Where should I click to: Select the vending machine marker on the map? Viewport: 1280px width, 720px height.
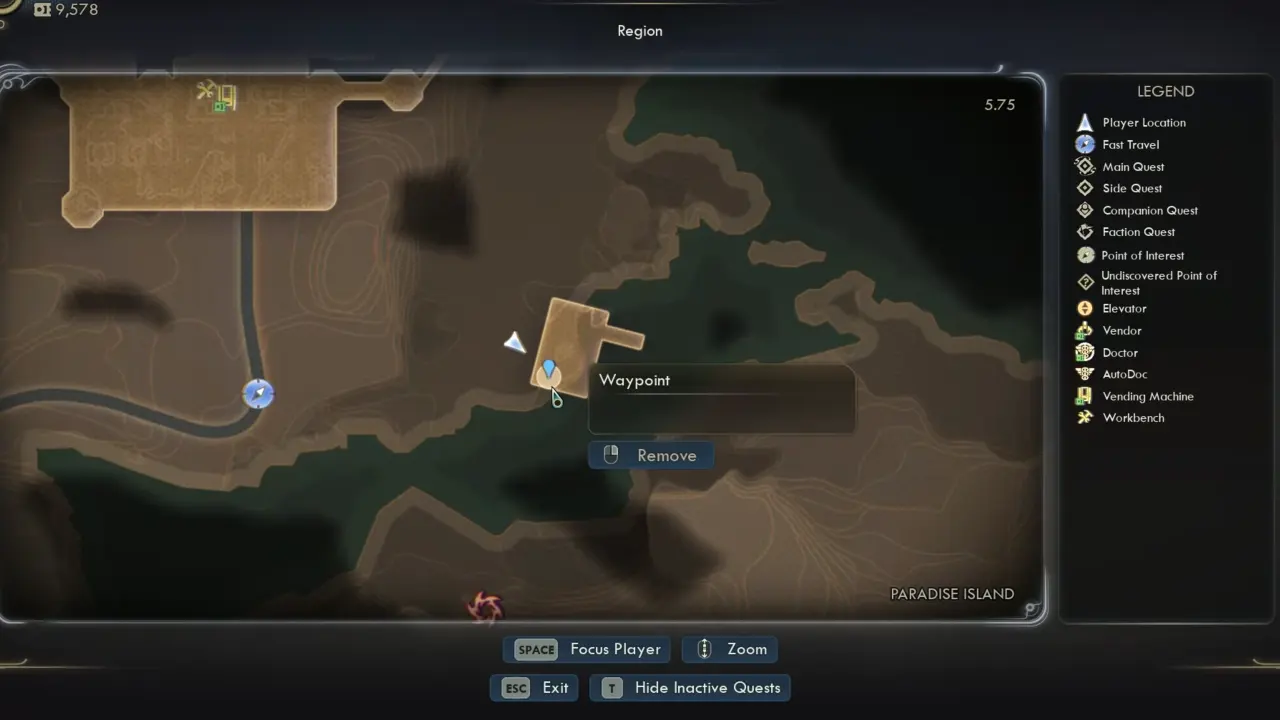pyautogui.click(x=228, y=97)
